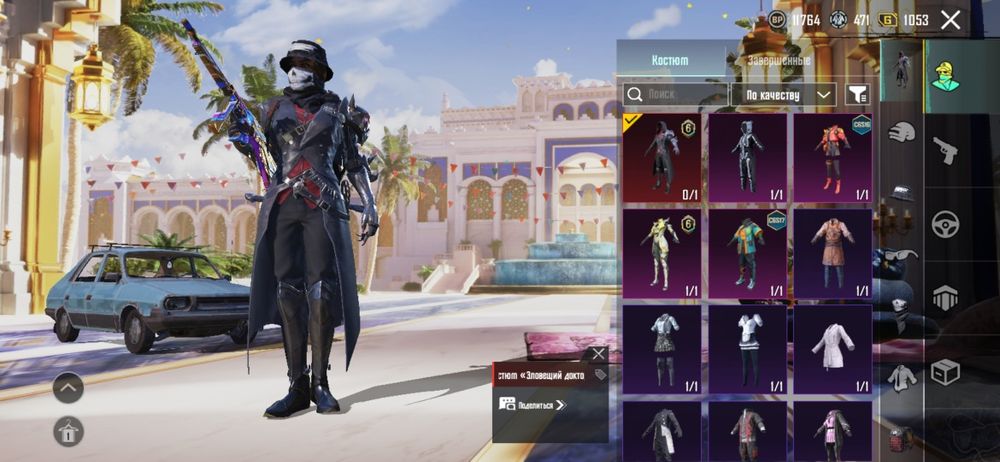Click the hanger wardrobe round button

68,431
